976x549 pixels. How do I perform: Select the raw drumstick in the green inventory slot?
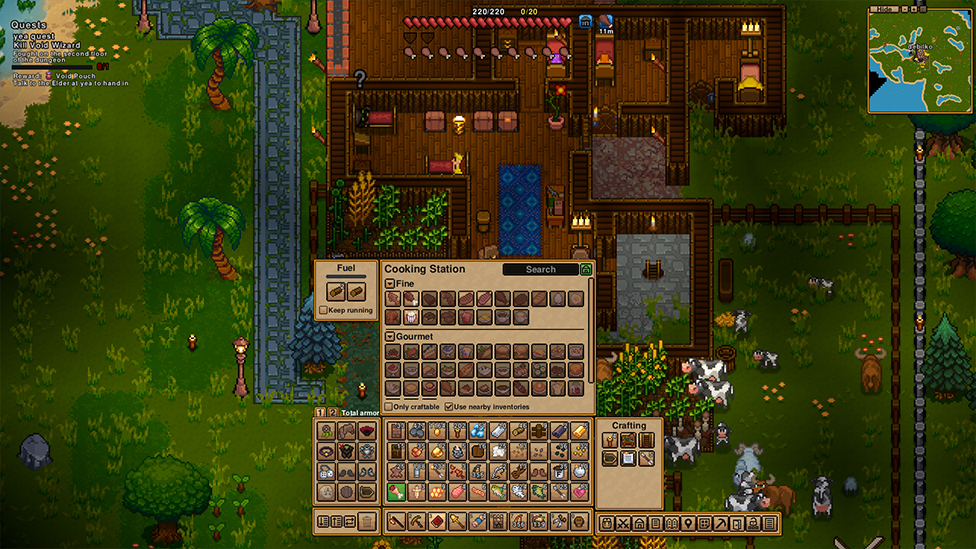pyautogui.click(x=395, y=492)
